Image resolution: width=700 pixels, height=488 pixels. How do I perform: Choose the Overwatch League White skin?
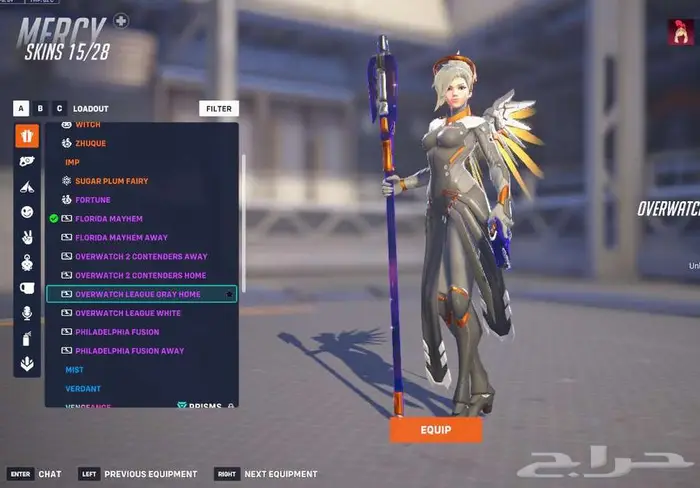[127, 313]
